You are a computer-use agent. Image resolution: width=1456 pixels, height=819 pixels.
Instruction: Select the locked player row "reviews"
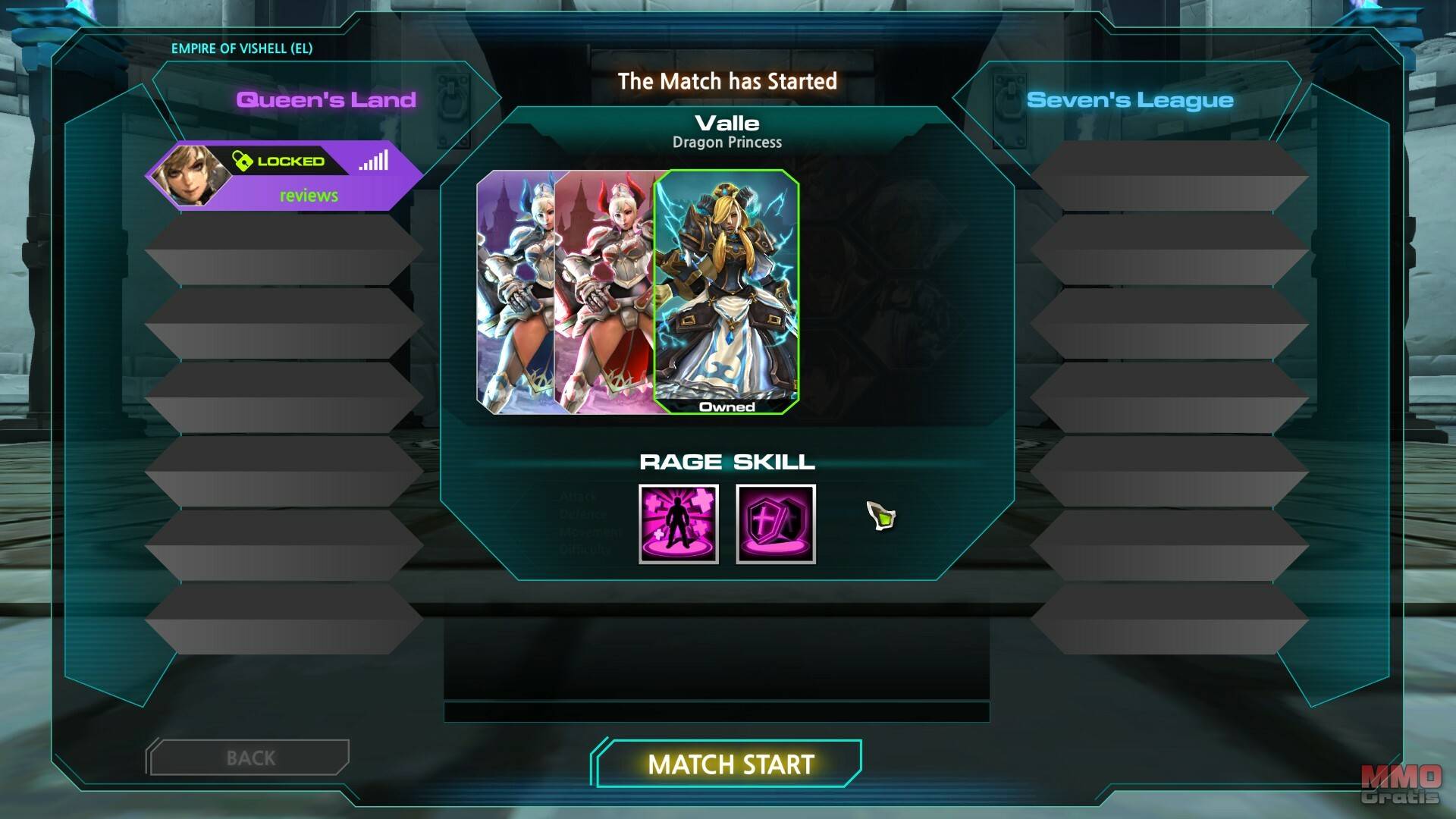click(x=284, y=176)
